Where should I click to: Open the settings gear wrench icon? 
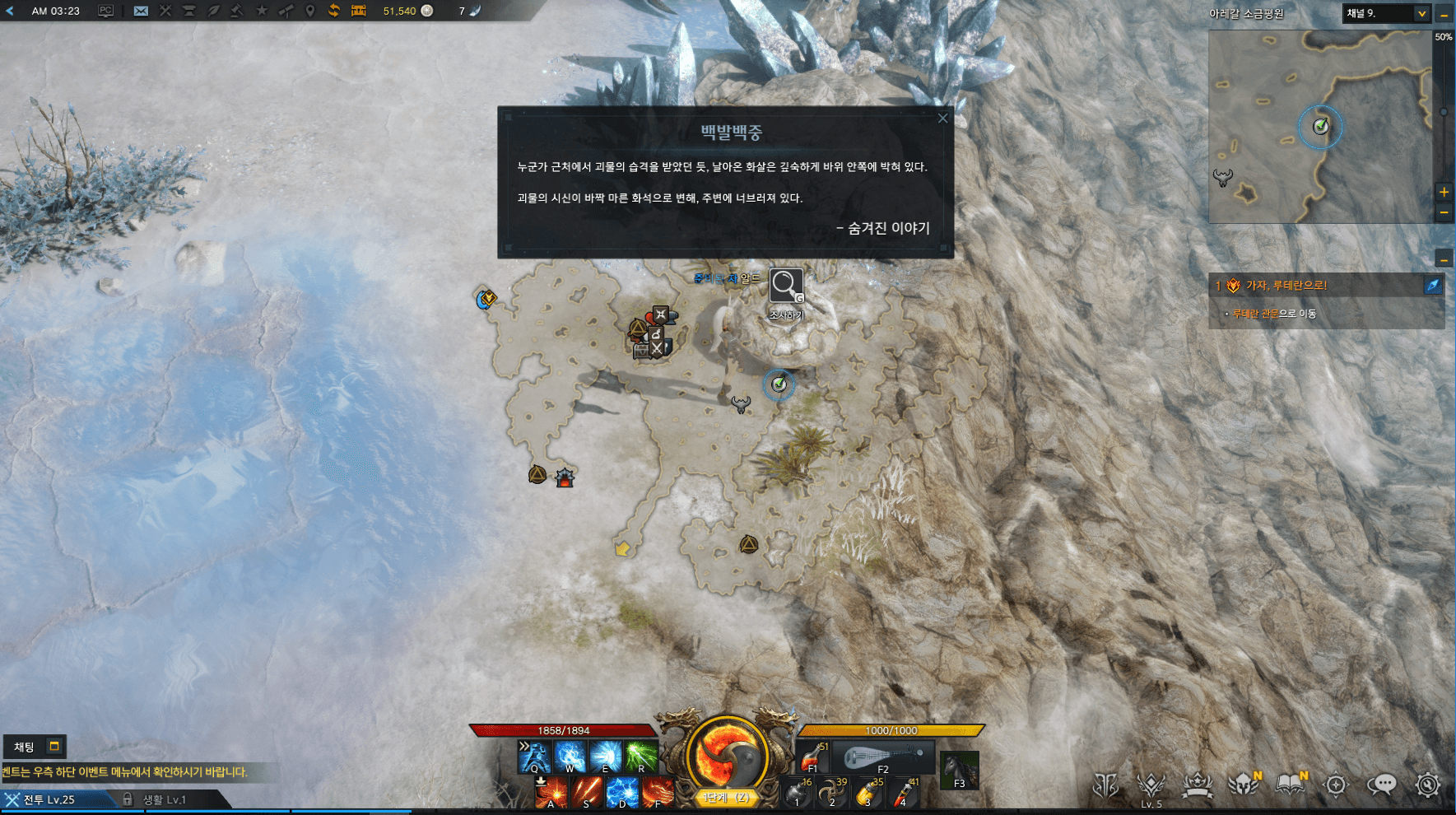click(x=1427, y=785)
